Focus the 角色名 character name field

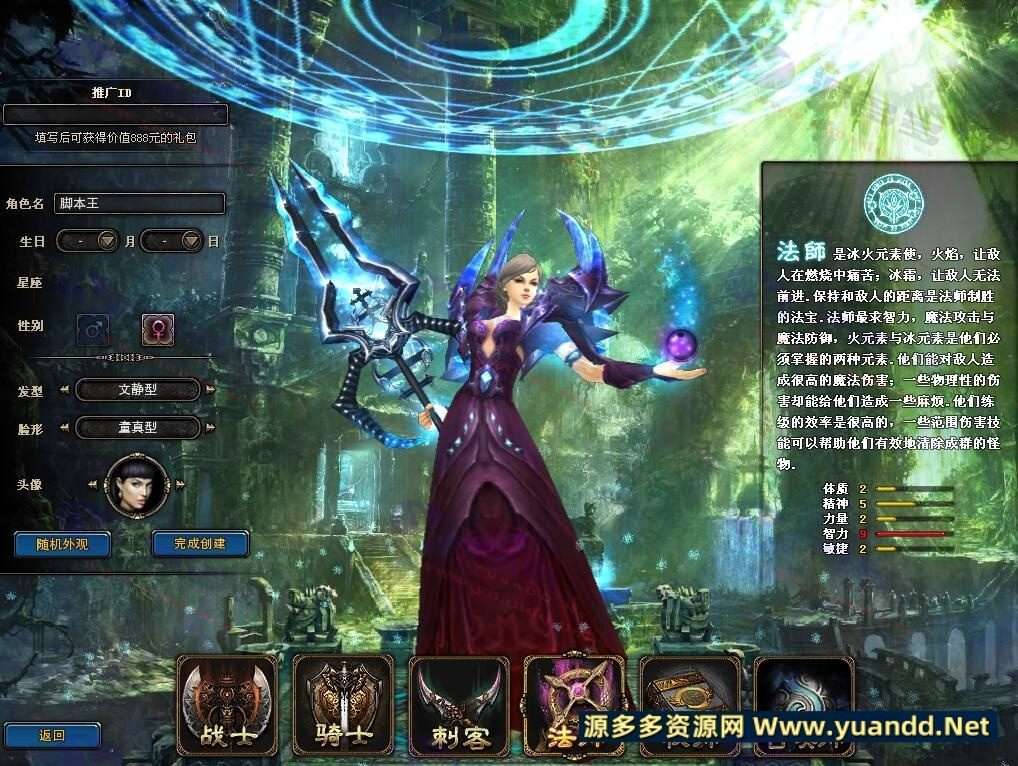click(x=138, y=203)
